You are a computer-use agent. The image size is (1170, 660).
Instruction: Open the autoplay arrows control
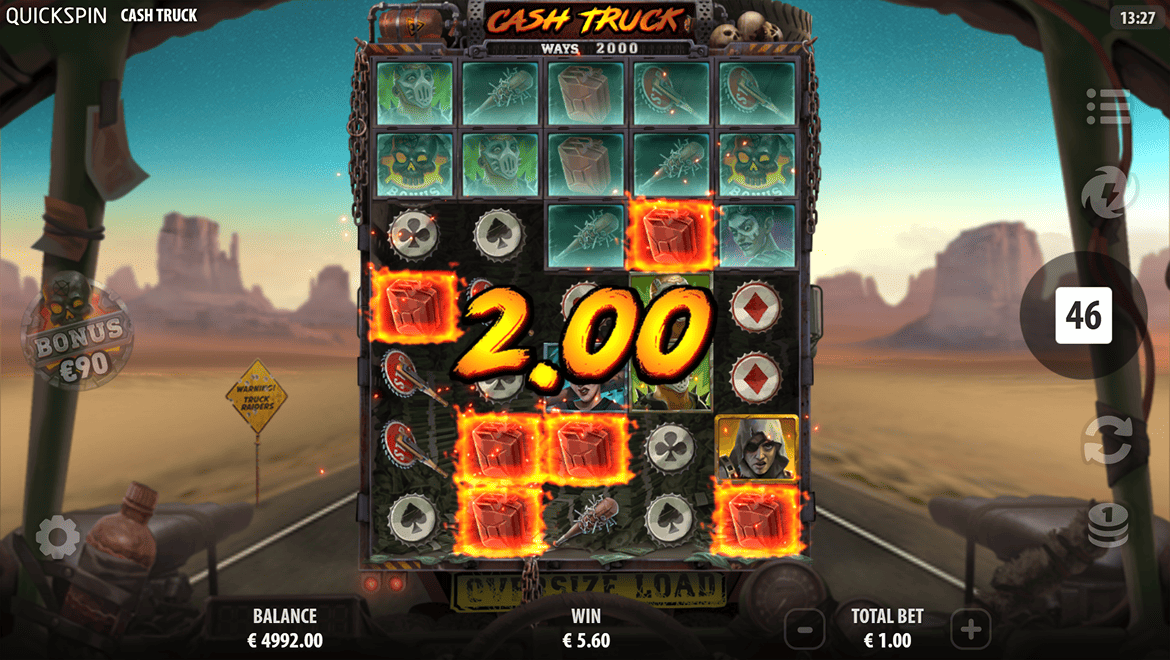(1107, 441)
